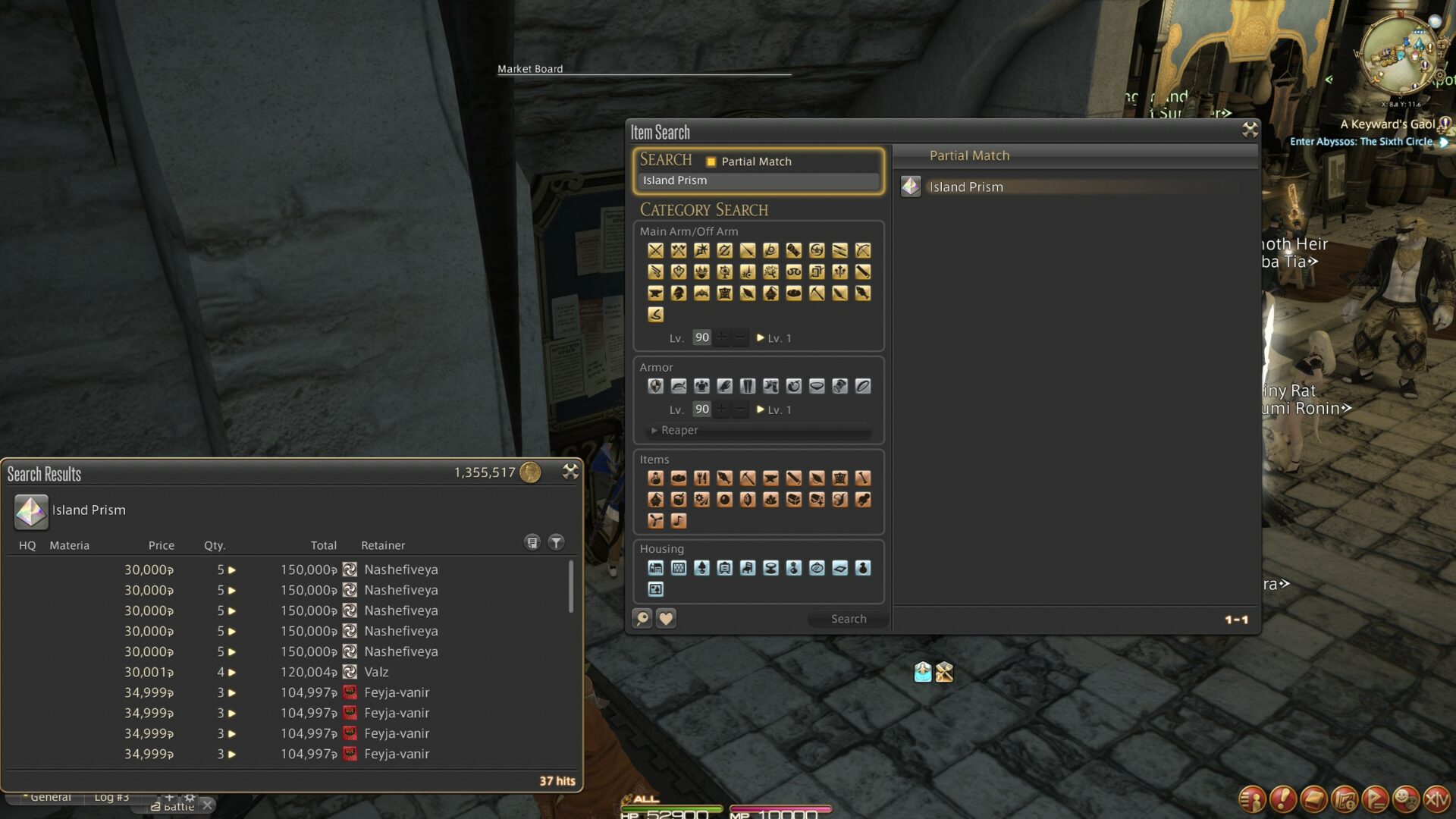Select the Stone pickaxe category icon
Screen dimensions: 1456x819
(x=748, y=478)
